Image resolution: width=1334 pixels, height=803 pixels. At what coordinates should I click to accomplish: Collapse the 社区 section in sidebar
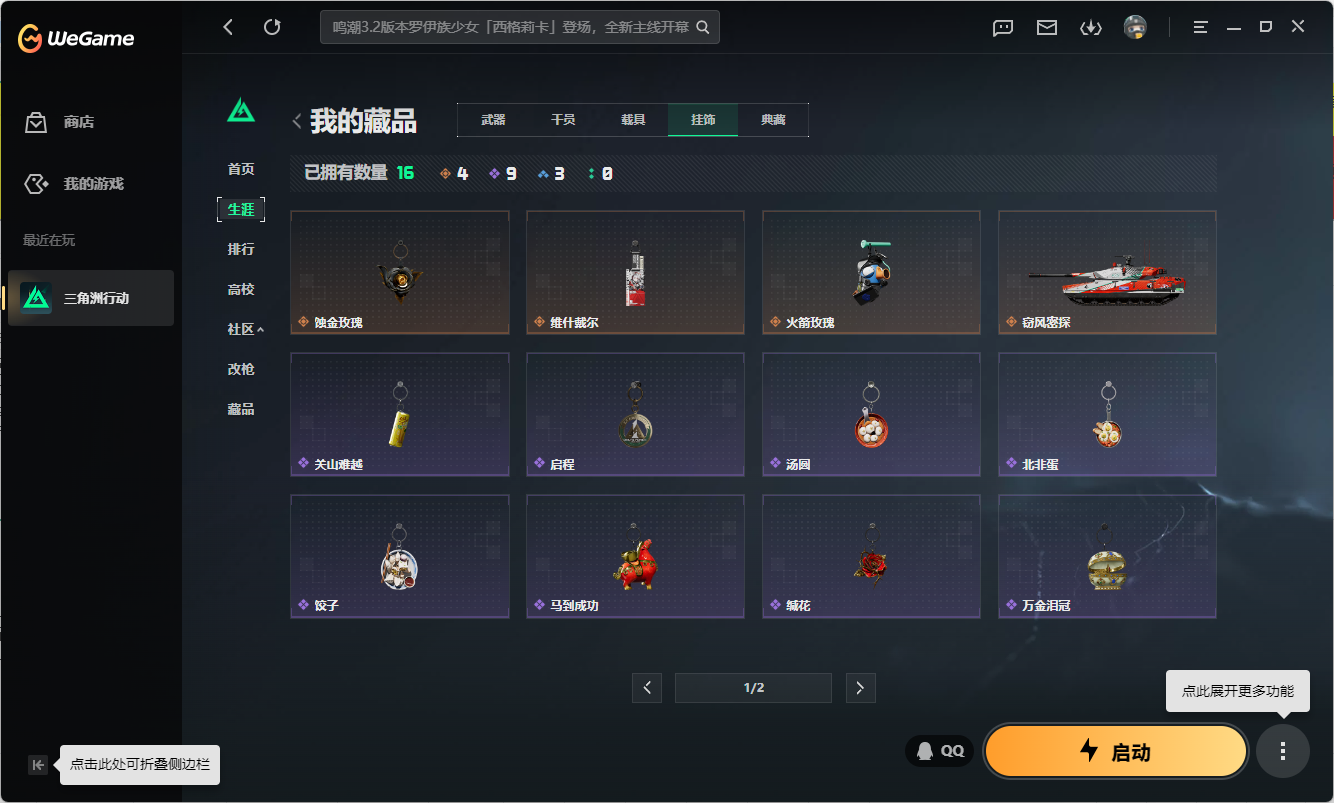pyautogui.click(x=246, y=328)
